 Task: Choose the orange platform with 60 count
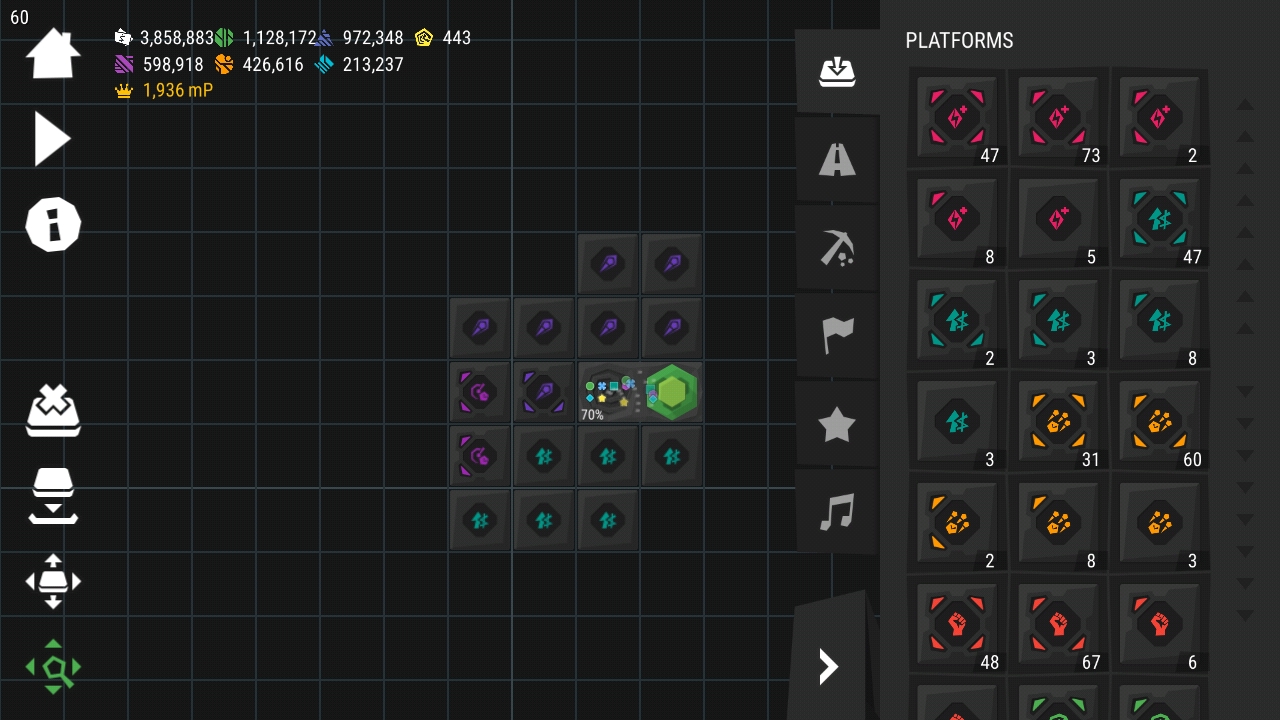coord(1159,422)
